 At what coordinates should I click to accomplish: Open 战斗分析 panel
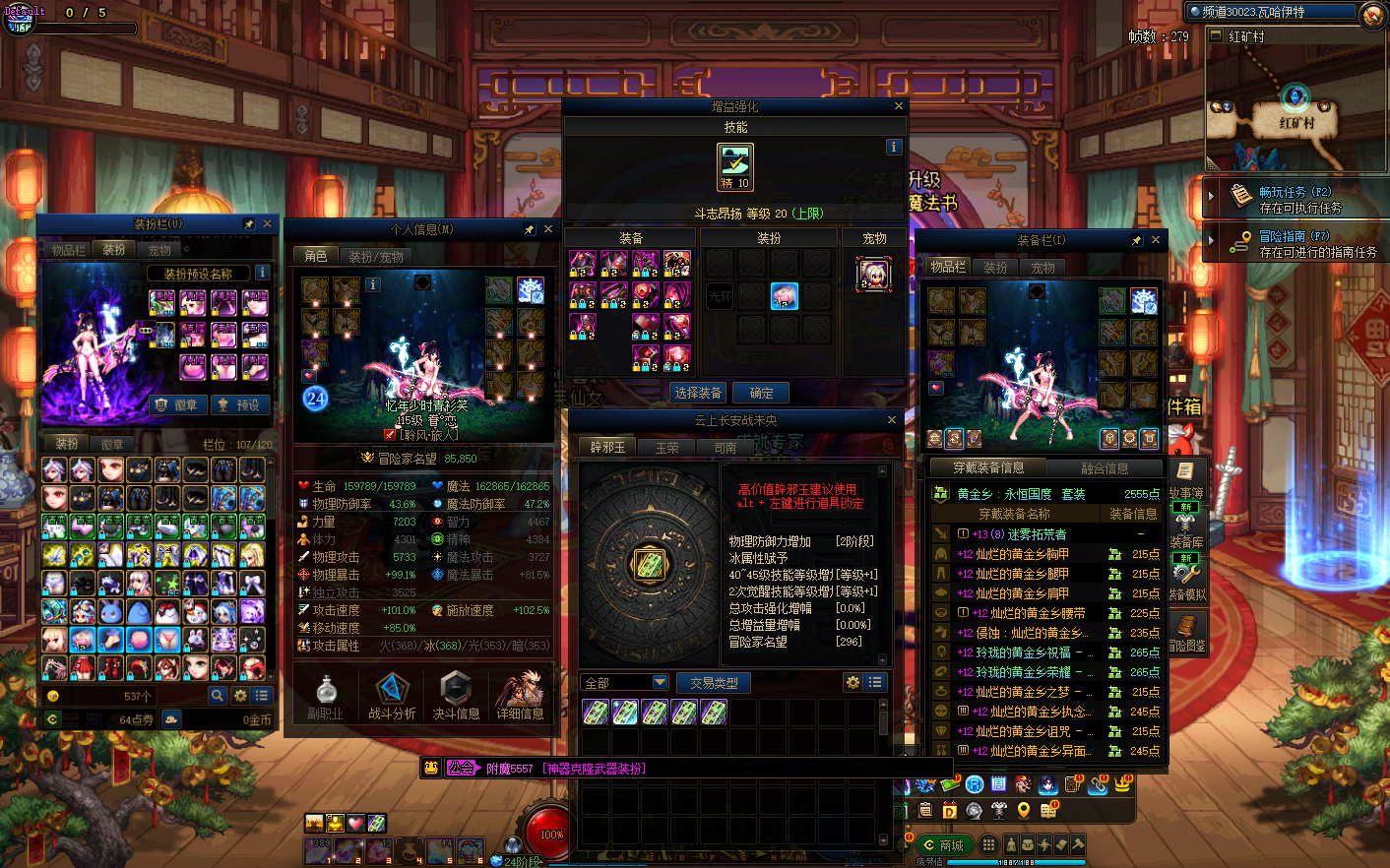[392, 696]
